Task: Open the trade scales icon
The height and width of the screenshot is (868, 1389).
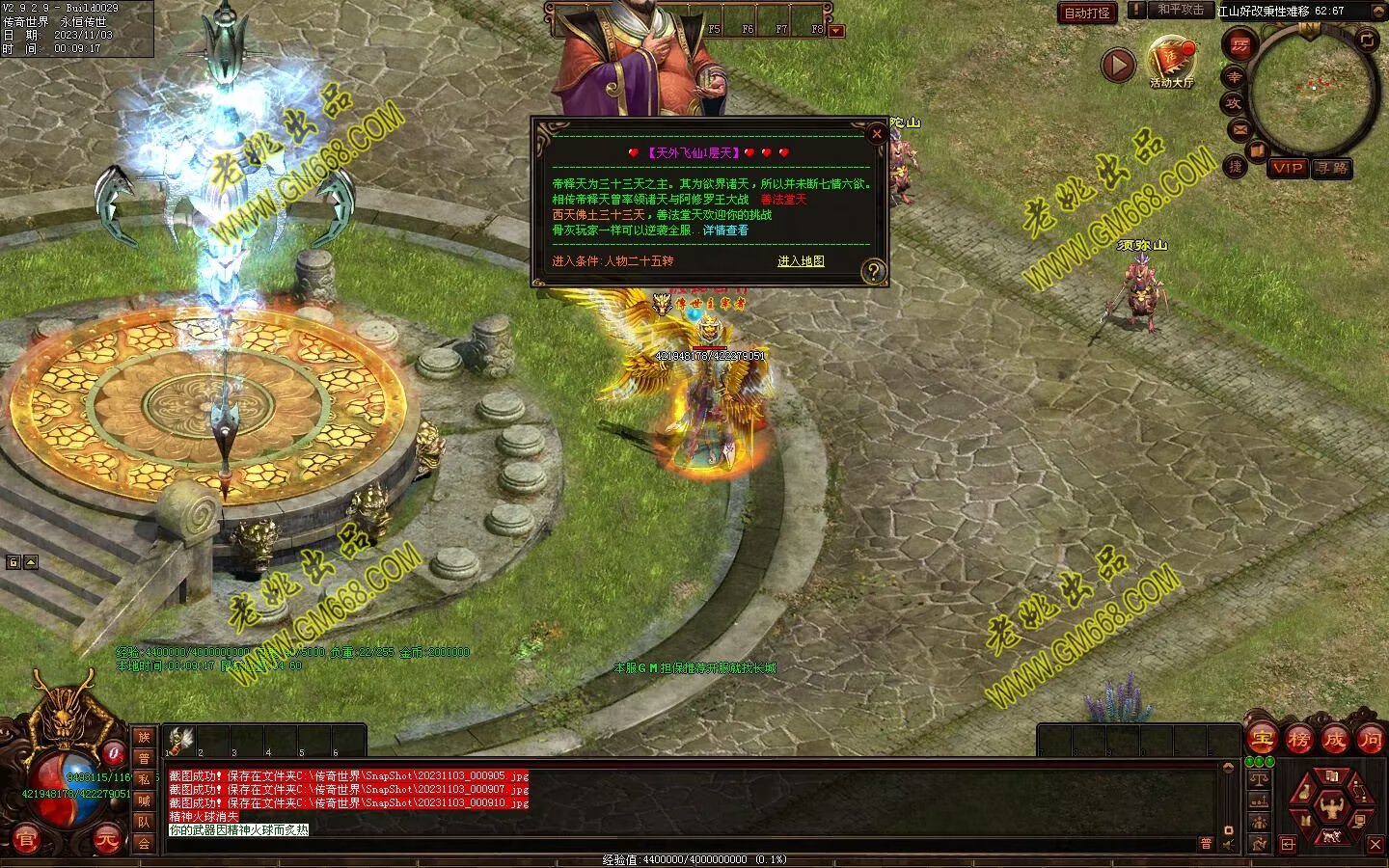Action: 1259,778
